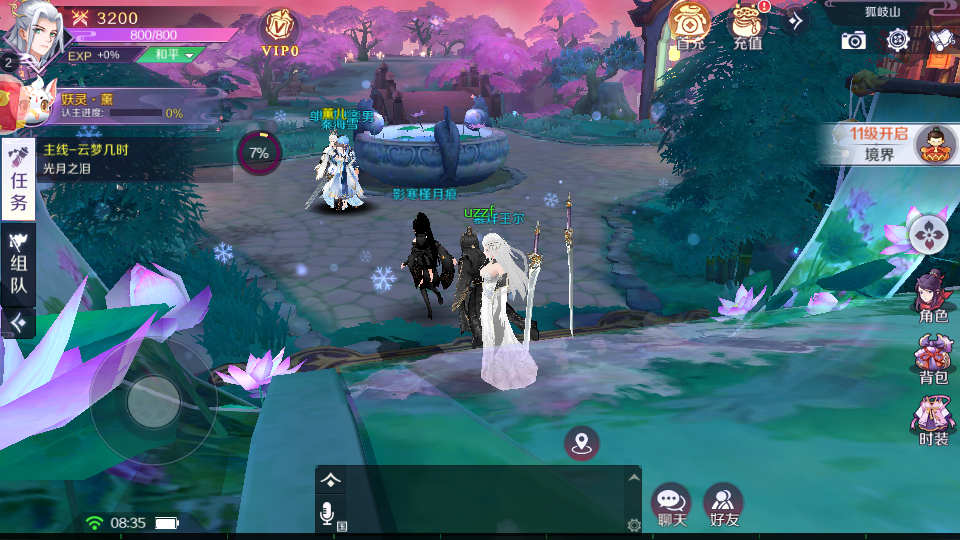This screenshot has width=960, height=540.
Task: Open the 和平 combat mode dropdown
Action: pos(166,55)
